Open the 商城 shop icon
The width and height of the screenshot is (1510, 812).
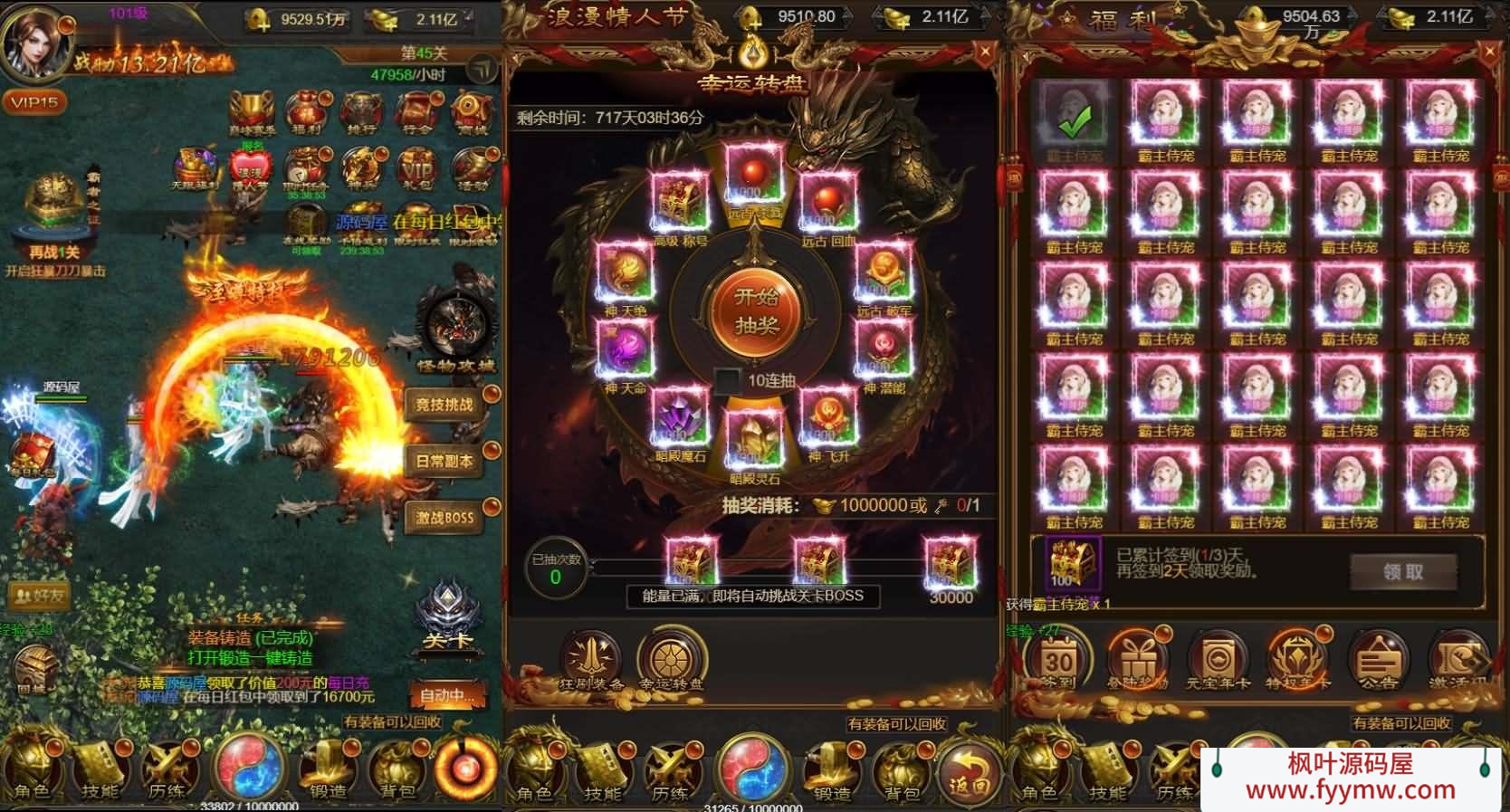(472, 114)
